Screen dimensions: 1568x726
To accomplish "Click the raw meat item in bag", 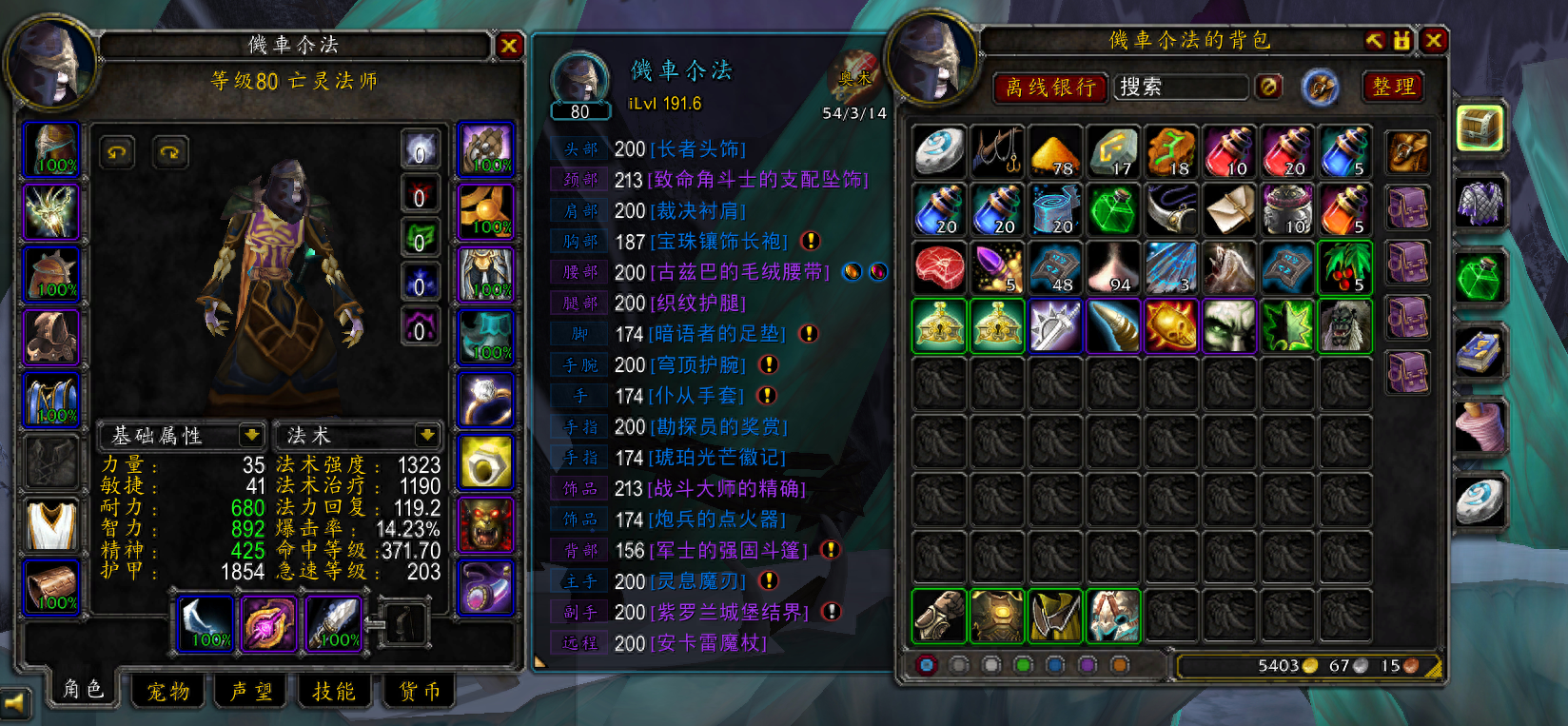I will [939, 267].
